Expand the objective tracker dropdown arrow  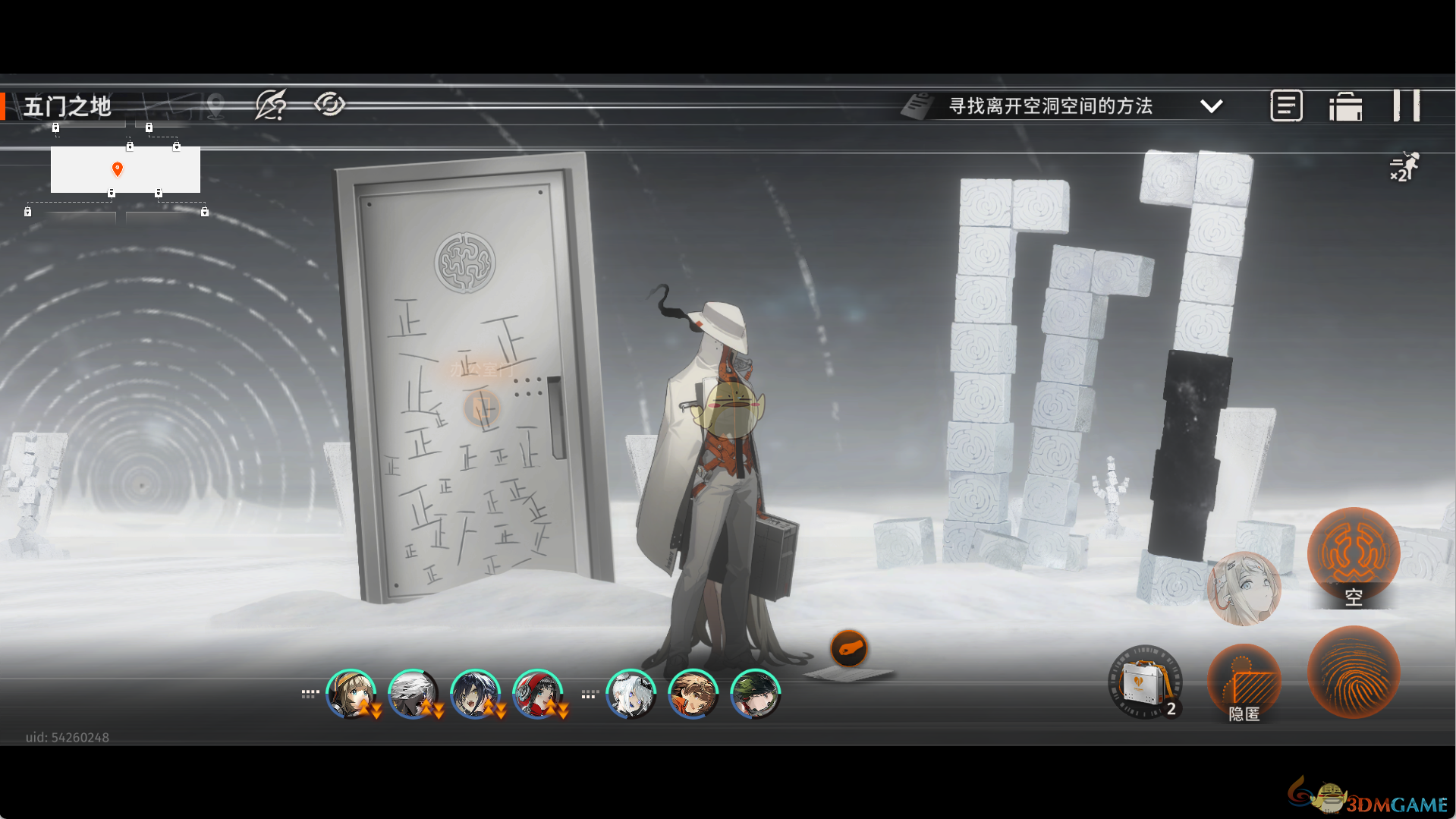tap(1211, 106)
